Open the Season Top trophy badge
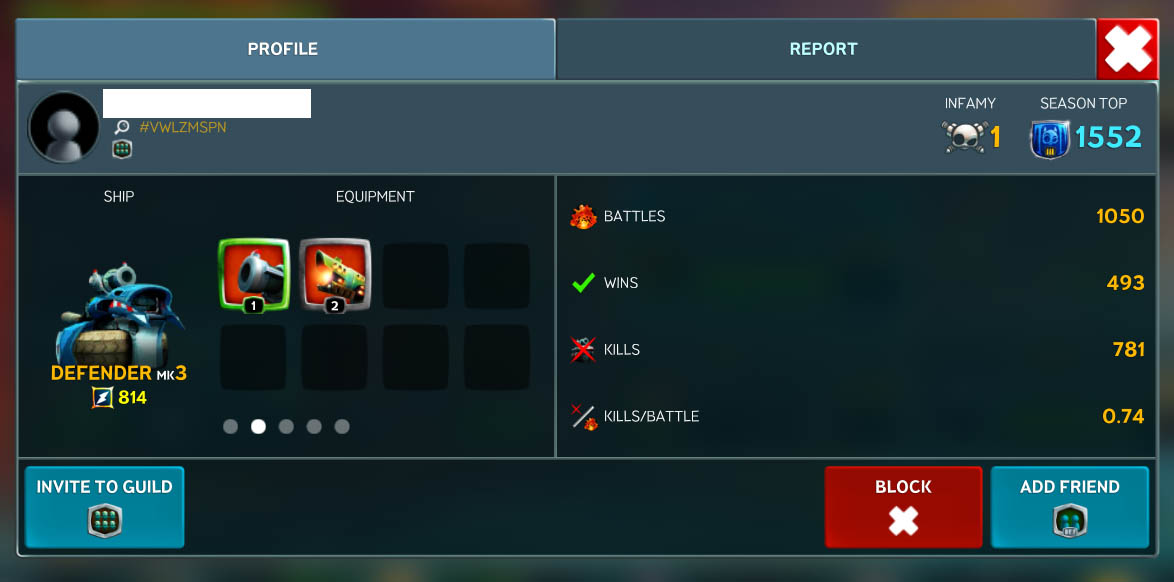Screen dimensions: 1174x582 click(x=1049, y=137)
